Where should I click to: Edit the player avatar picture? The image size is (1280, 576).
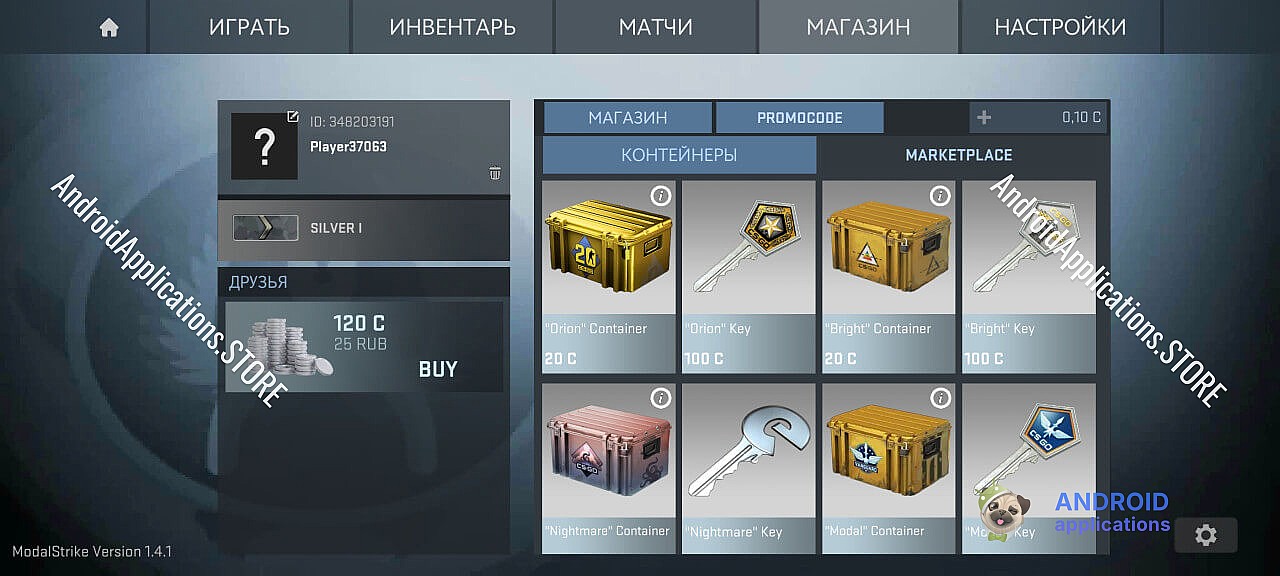tap(292, 117)
